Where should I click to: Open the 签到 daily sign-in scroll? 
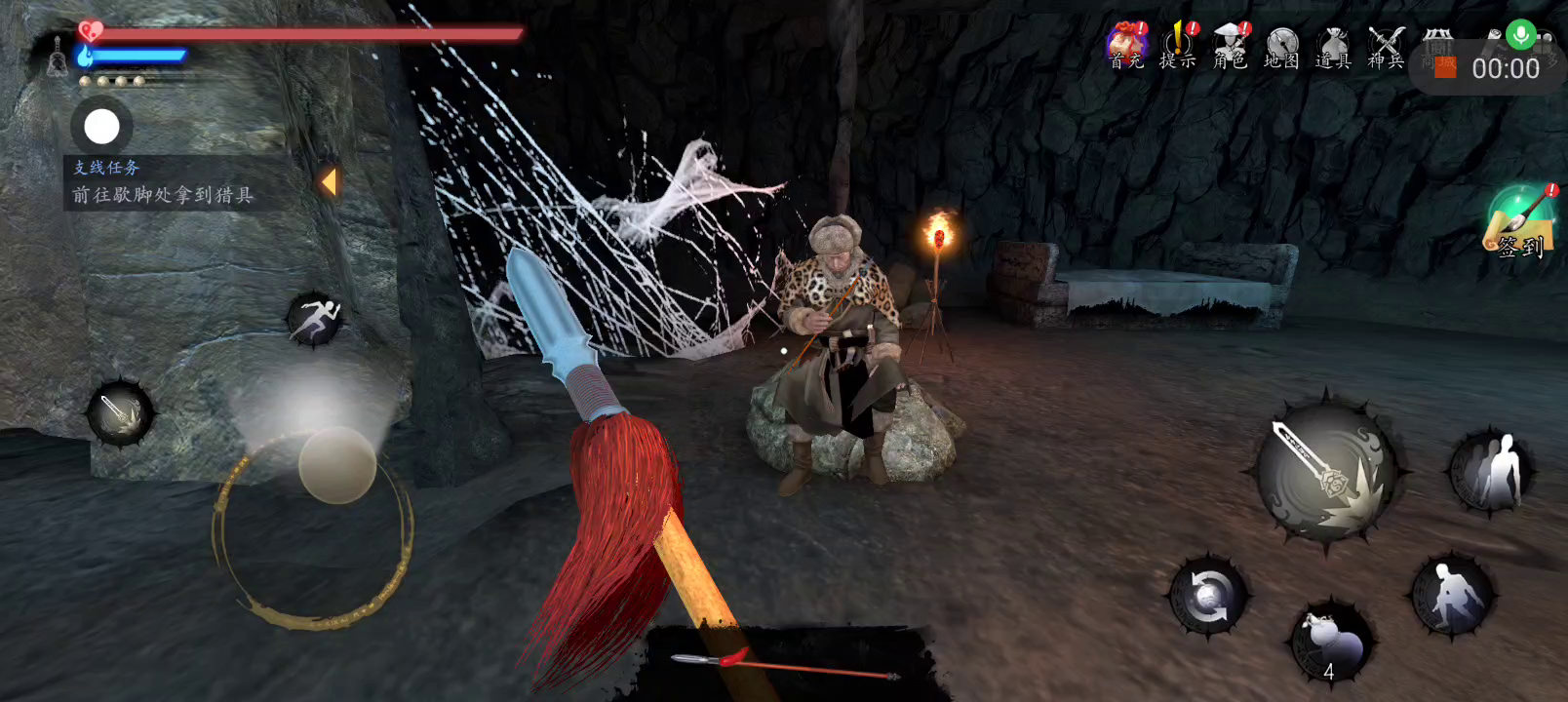pyautogui.click(x=1519, y=222)
